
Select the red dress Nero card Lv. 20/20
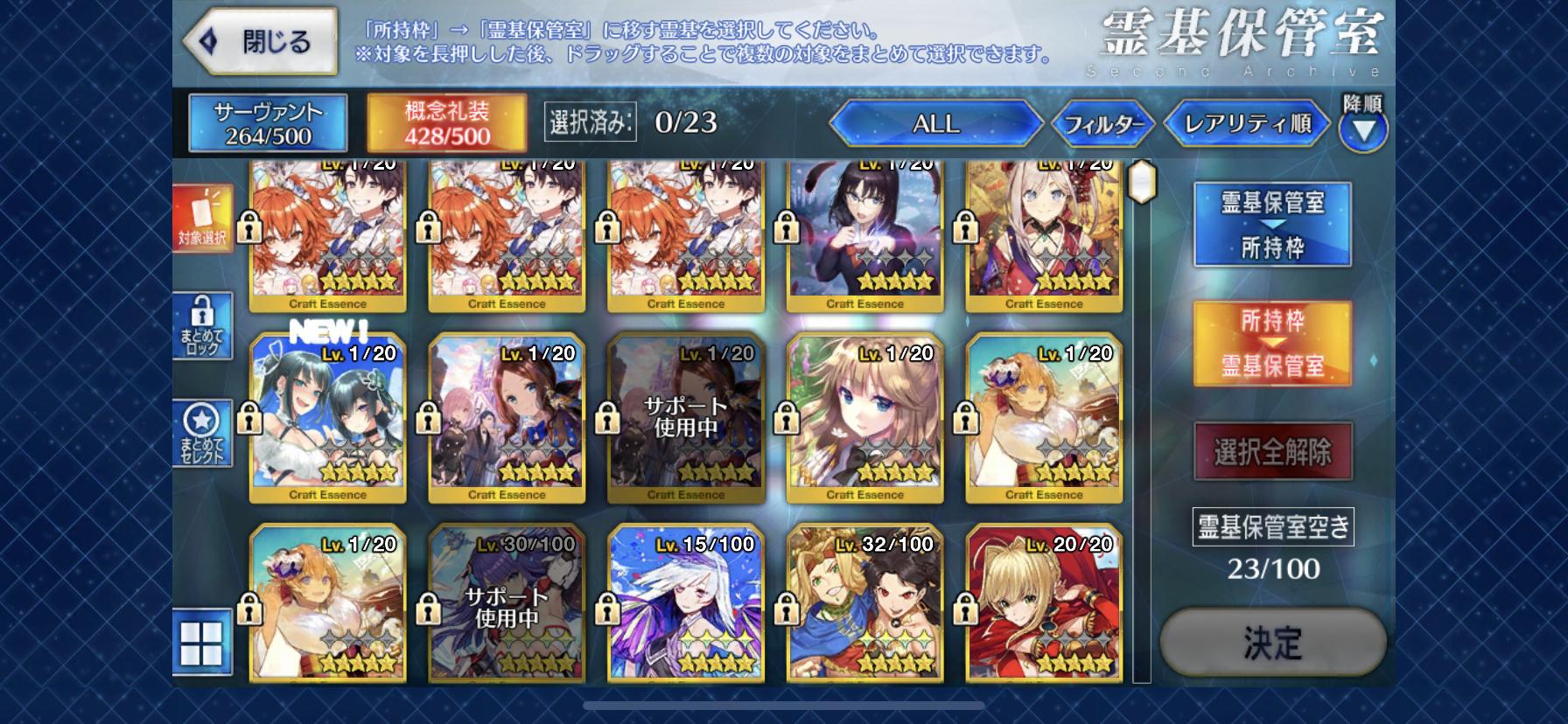[1043, 603]
